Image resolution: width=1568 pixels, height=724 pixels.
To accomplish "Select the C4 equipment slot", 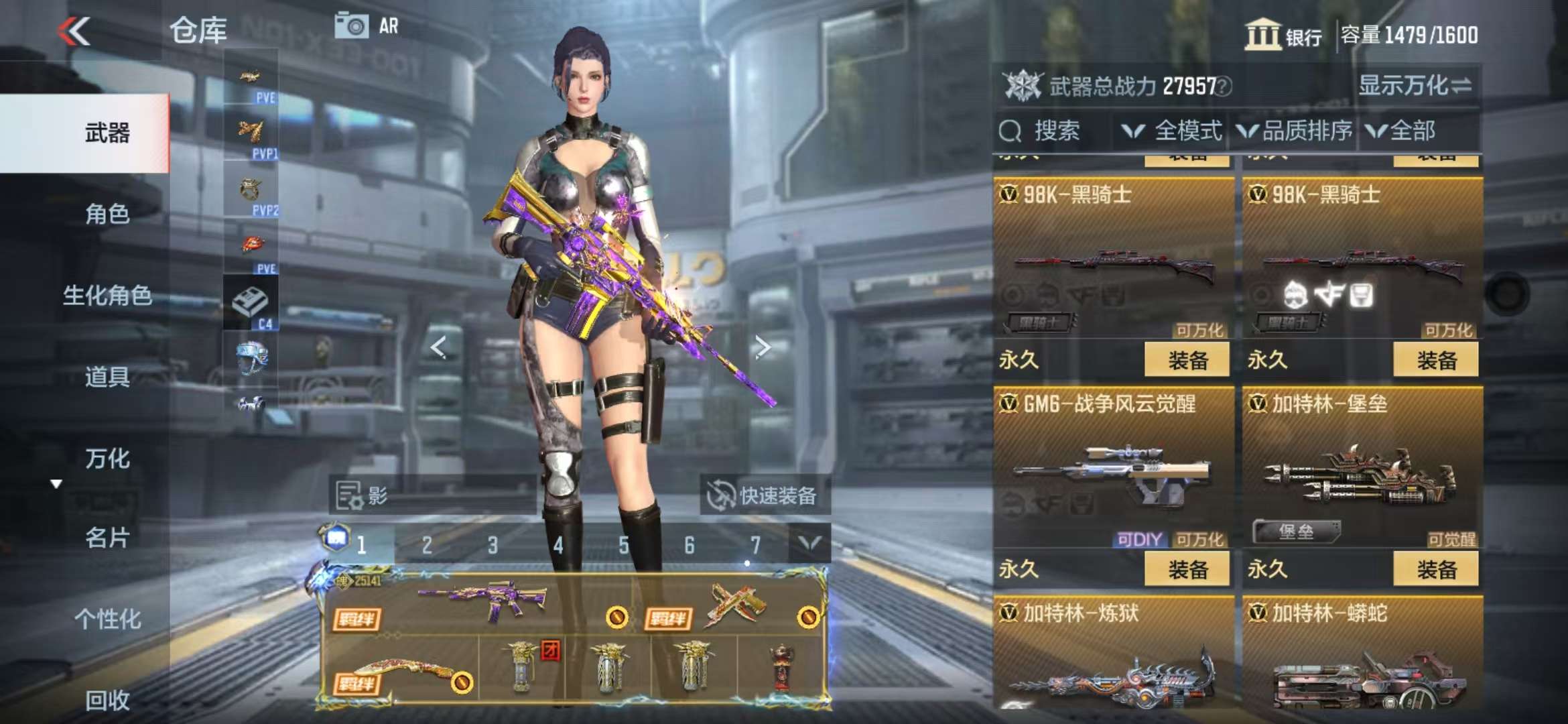I will click(251, 304).
